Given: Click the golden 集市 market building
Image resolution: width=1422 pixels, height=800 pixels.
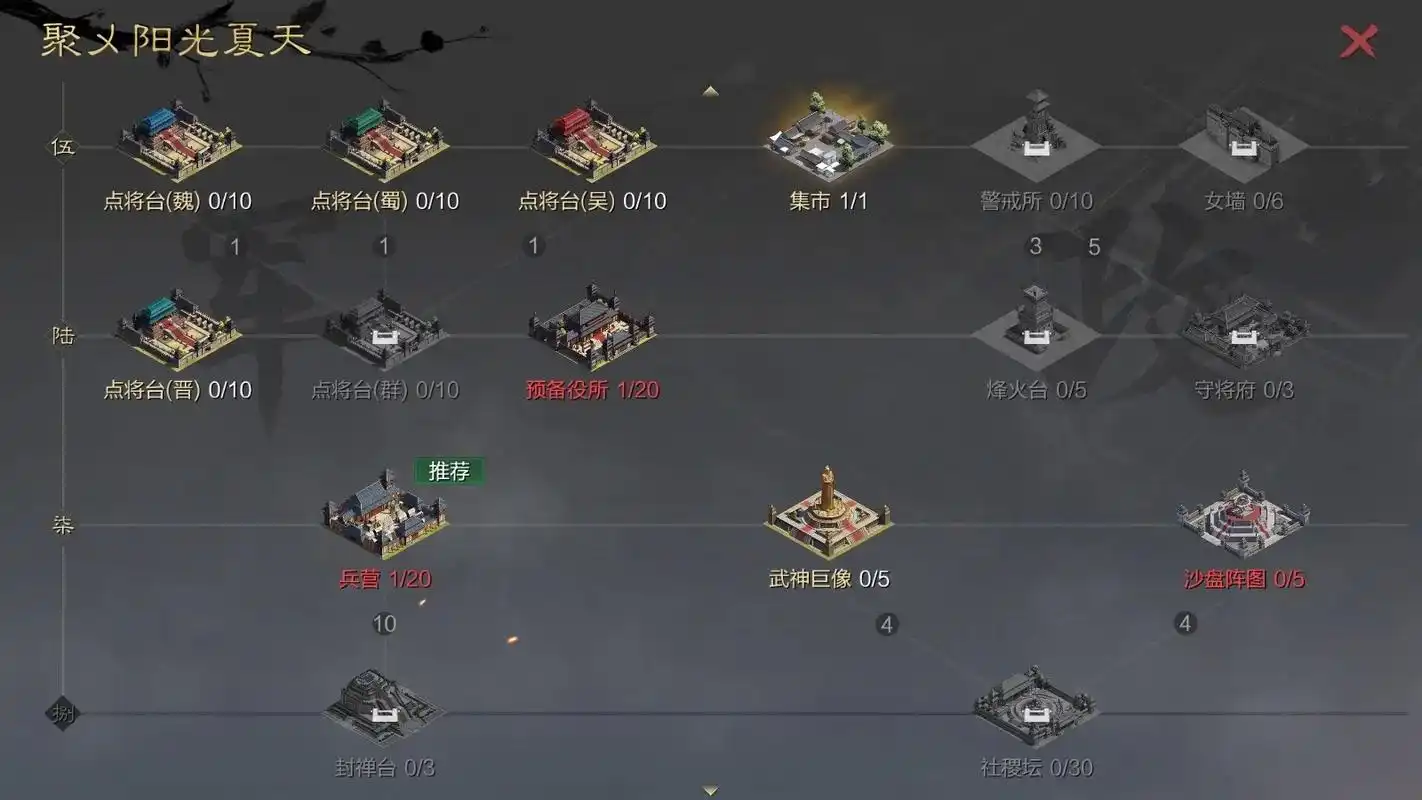Looking at the screenshot, I should 825,135.
